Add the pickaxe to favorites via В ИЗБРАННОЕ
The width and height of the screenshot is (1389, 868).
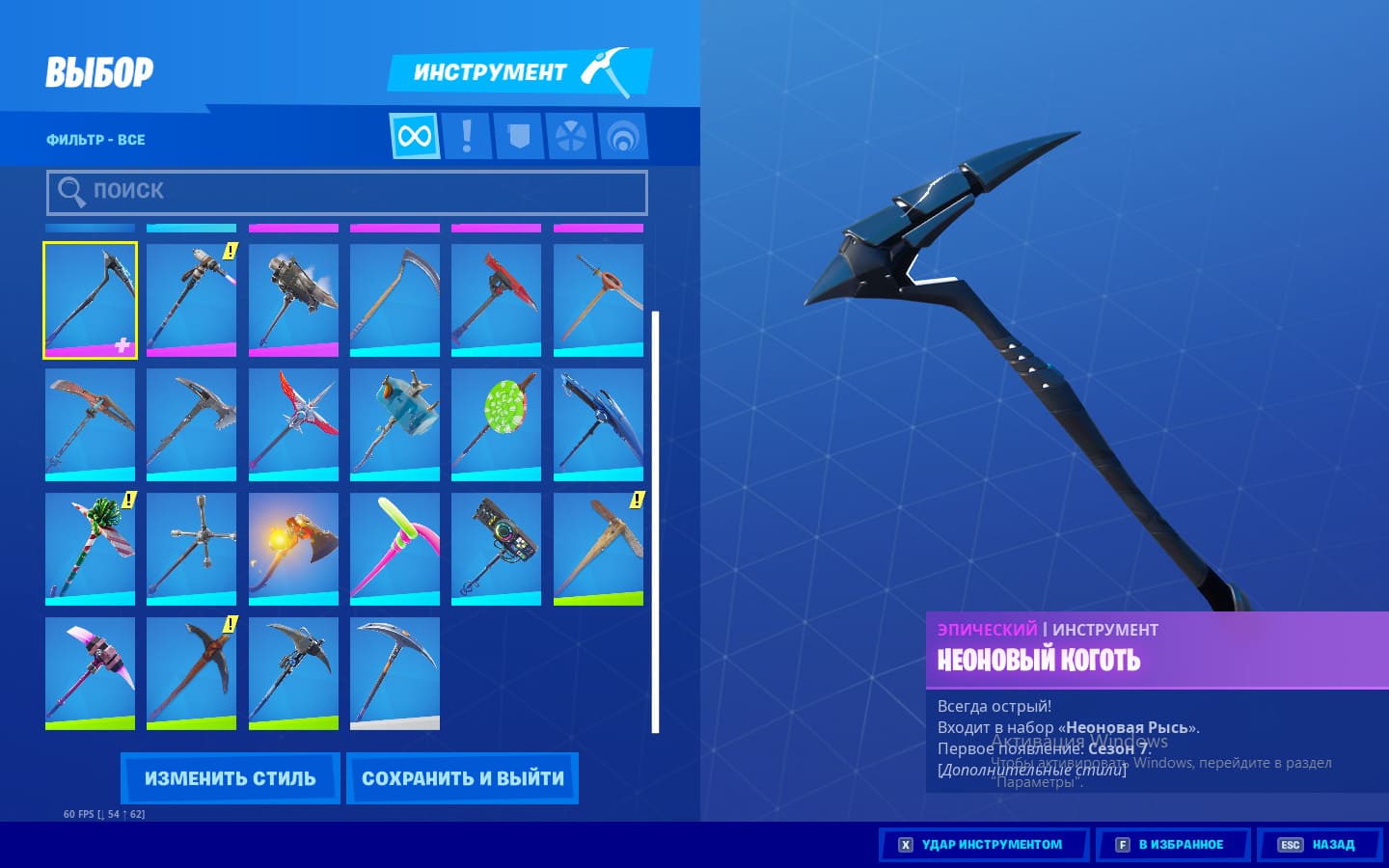[x=1172, y=845]
